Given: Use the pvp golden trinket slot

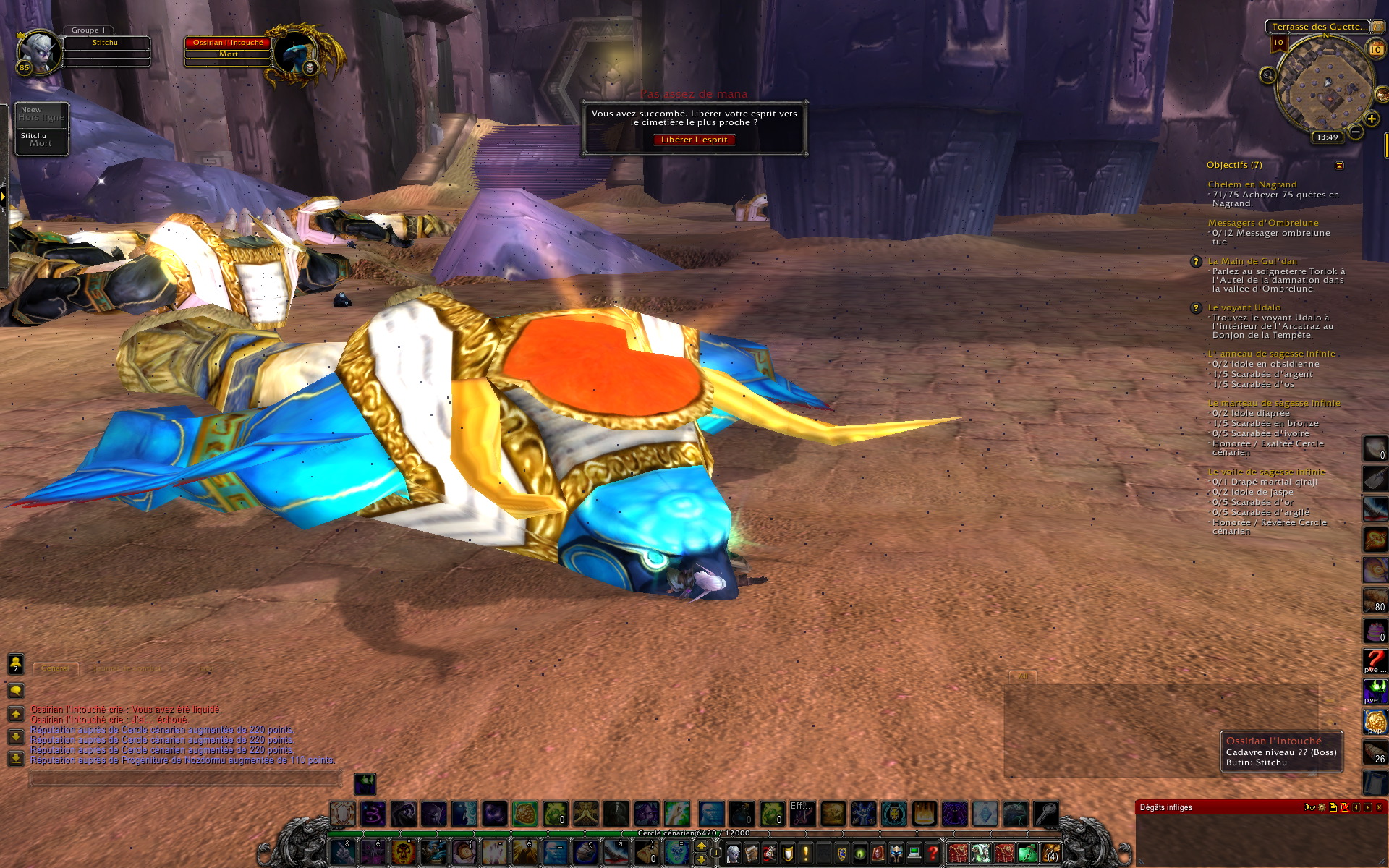Looking at the screenshot, I should pyautogui.click(x=1375, y=721).
